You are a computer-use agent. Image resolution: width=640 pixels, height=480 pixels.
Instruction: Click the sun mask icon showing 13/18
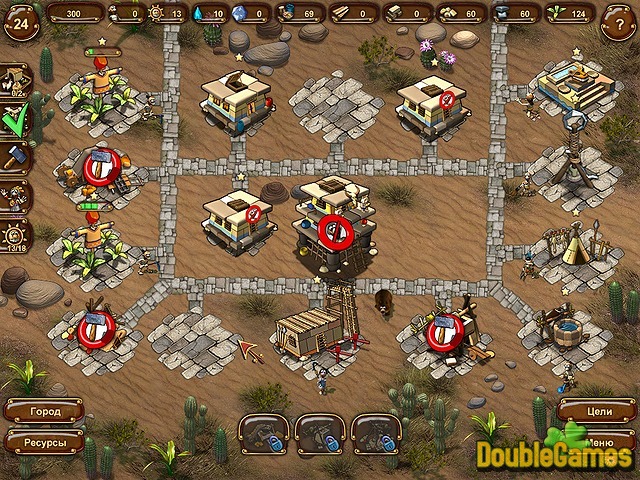pyautogui.click(x=17, y=237)
